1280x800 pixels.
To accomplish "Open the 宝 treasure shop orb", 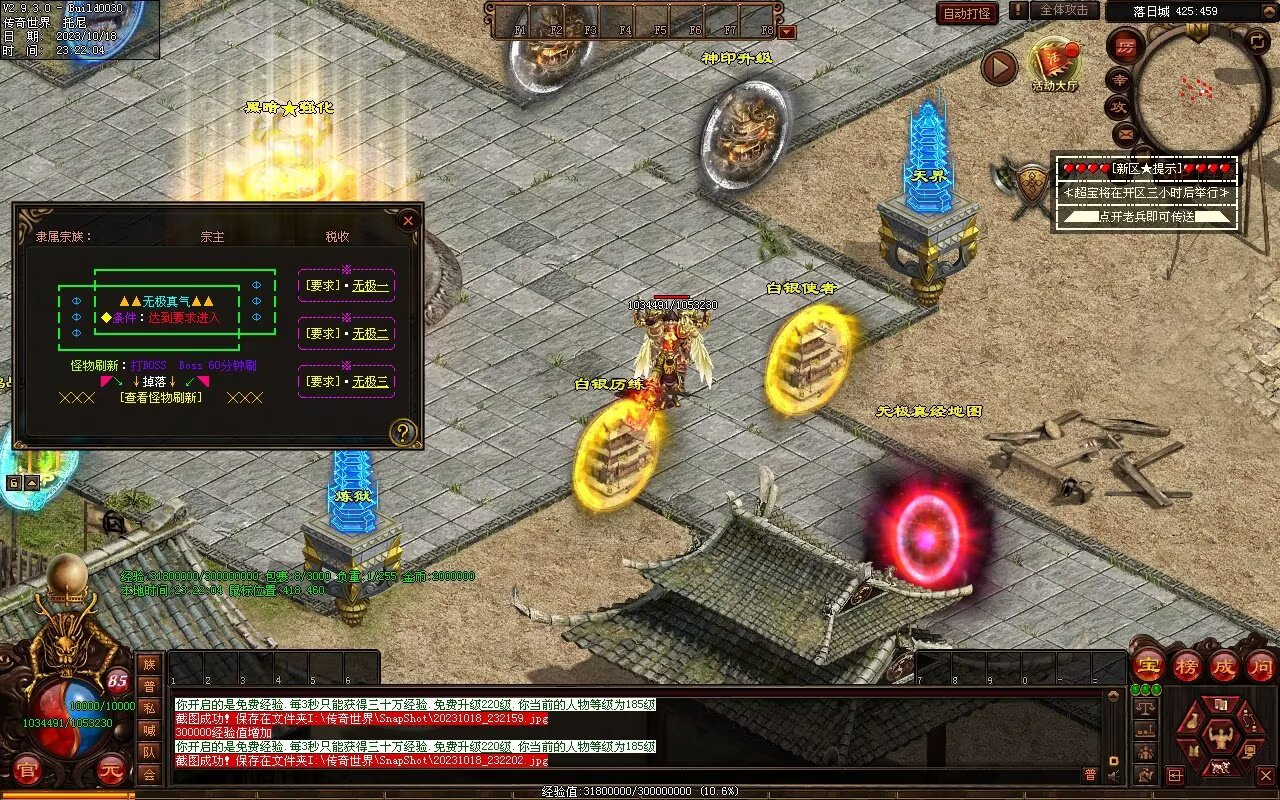I will [x=1148, y=665].
